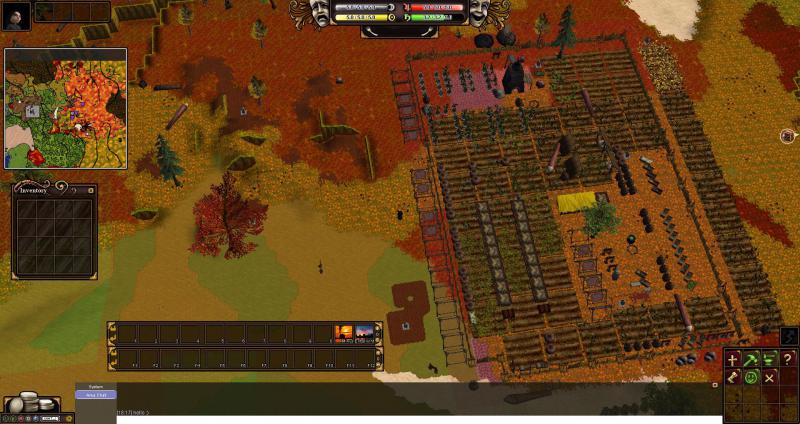The height and width of the screenshot is (424, 800).
Task: Open the green smiley face menu
Action: (751, 378)
